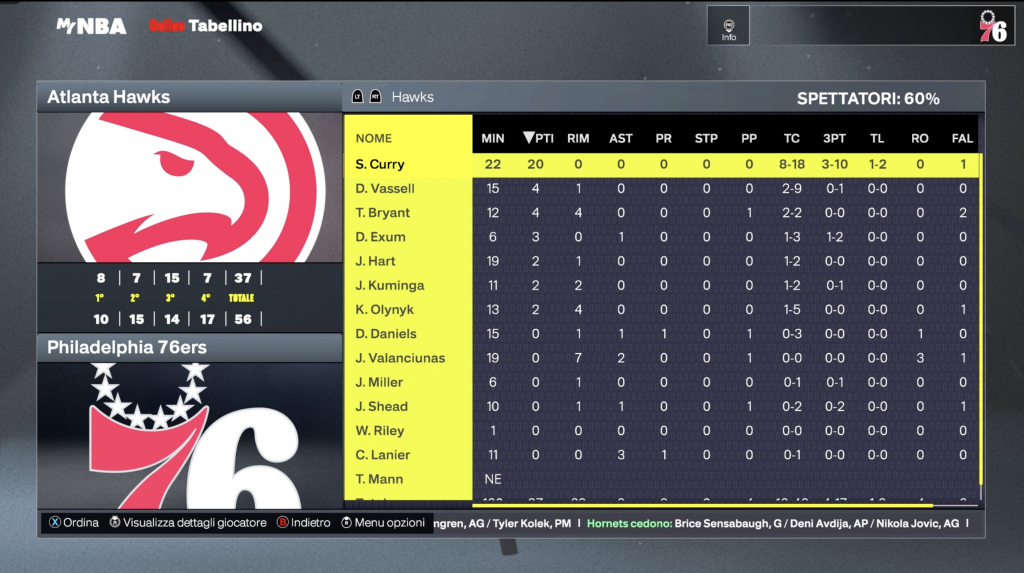Pick D. Daniels in the player list

[386, 334]
